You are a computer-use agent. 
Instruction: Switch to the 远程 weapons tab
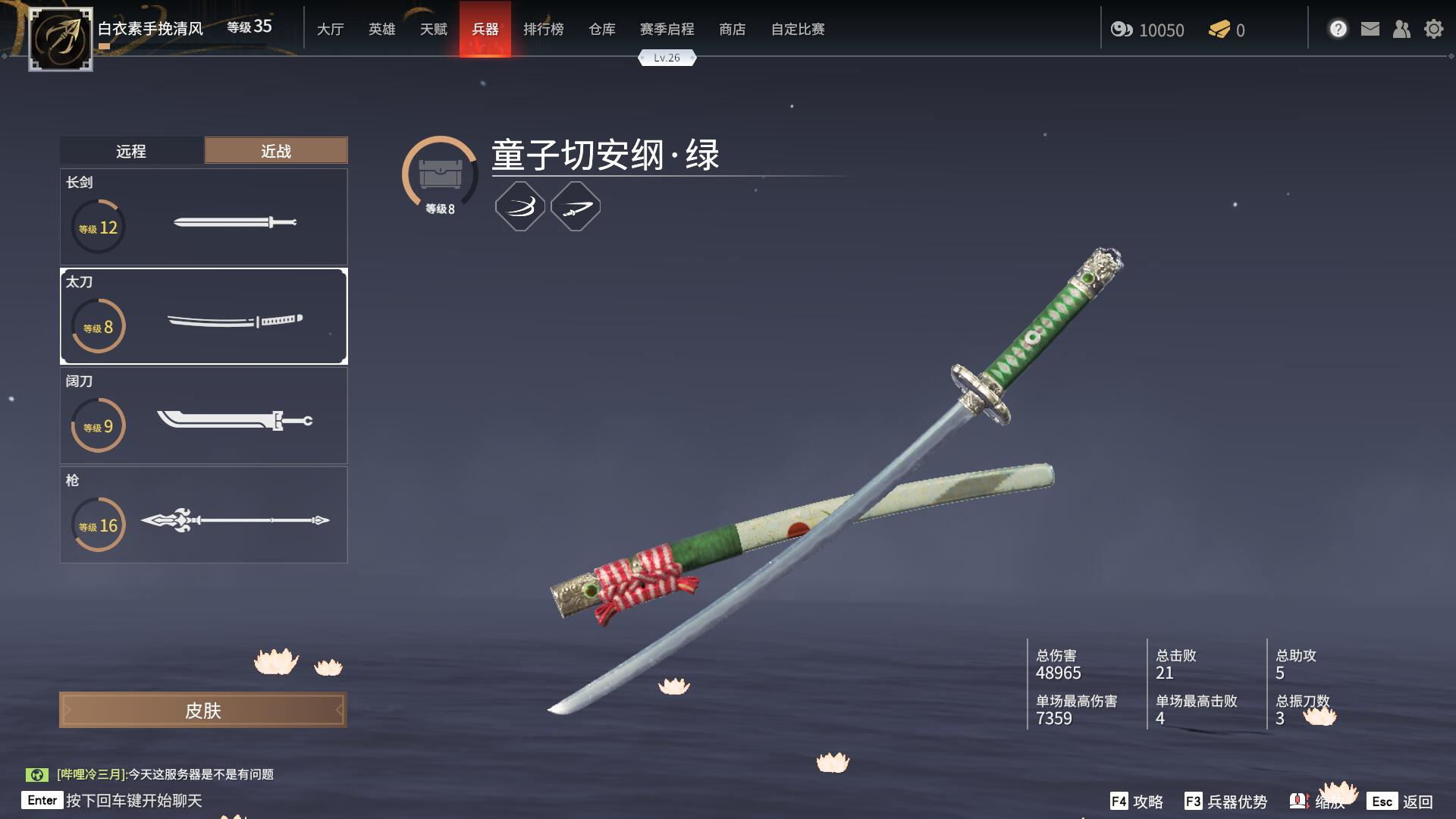130,150
